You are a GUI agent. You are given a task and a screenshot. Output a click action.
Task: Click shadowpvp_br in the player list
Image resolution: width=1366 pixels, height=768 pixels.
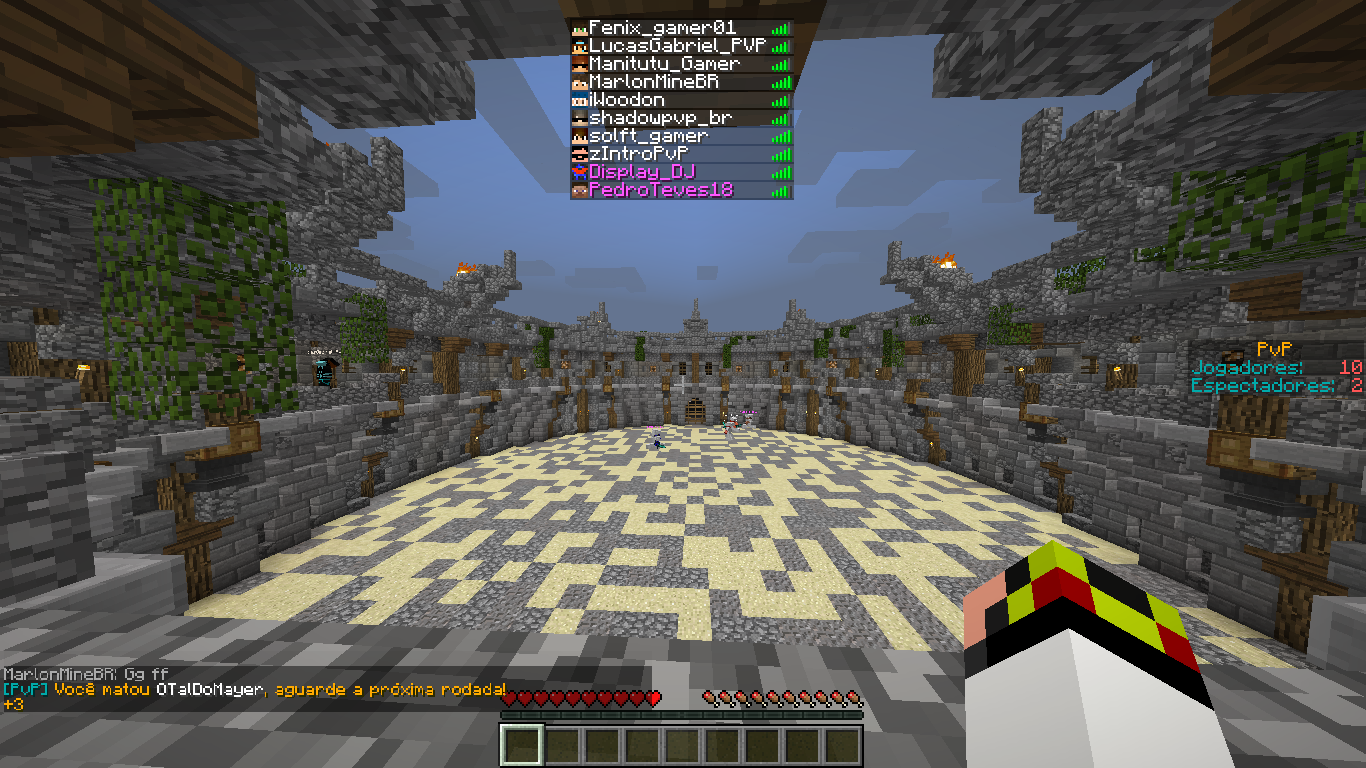(x=660, y=118)
